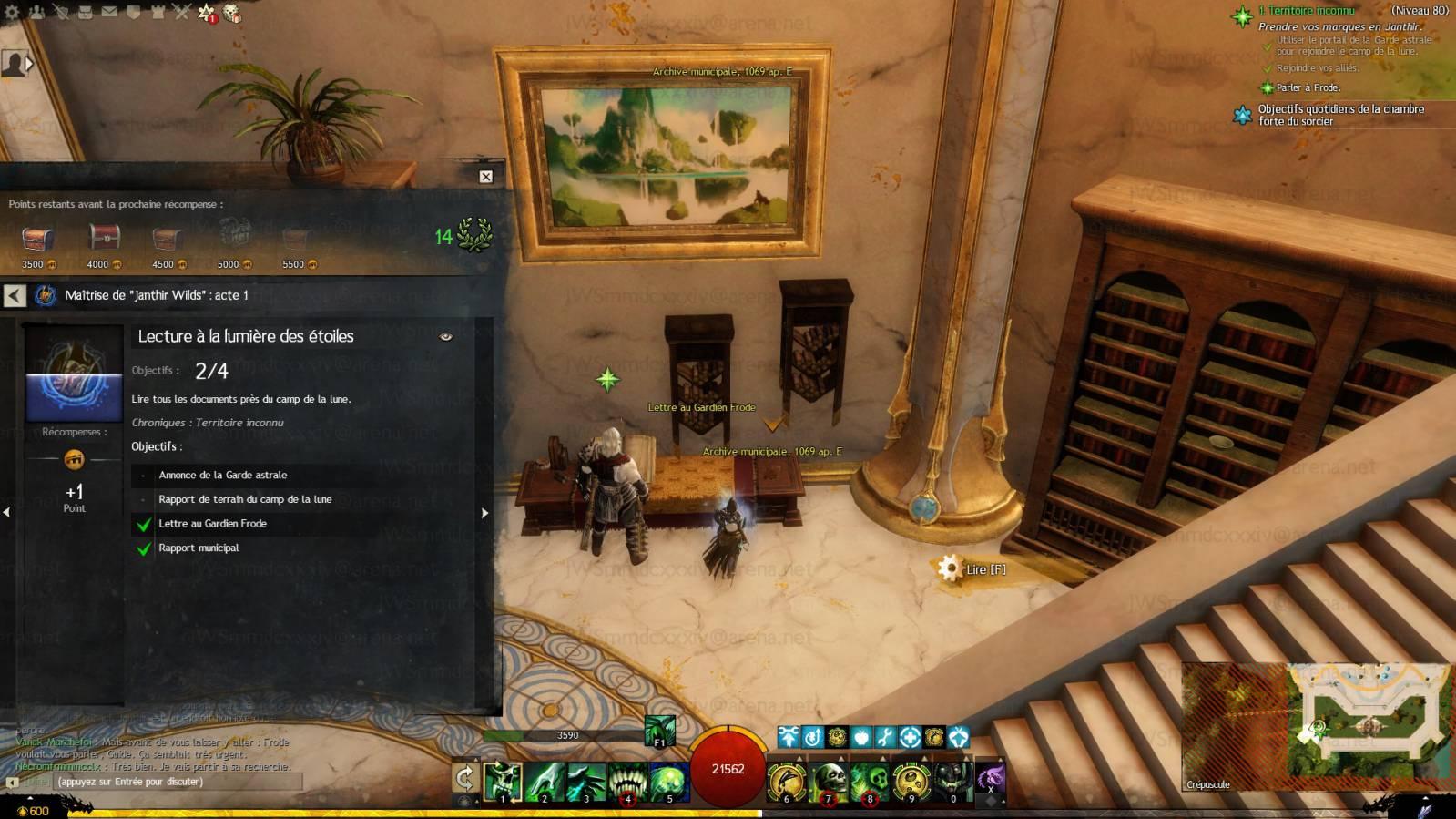Activate the green jaws skill 4
1456x819 pixels.
627,783
